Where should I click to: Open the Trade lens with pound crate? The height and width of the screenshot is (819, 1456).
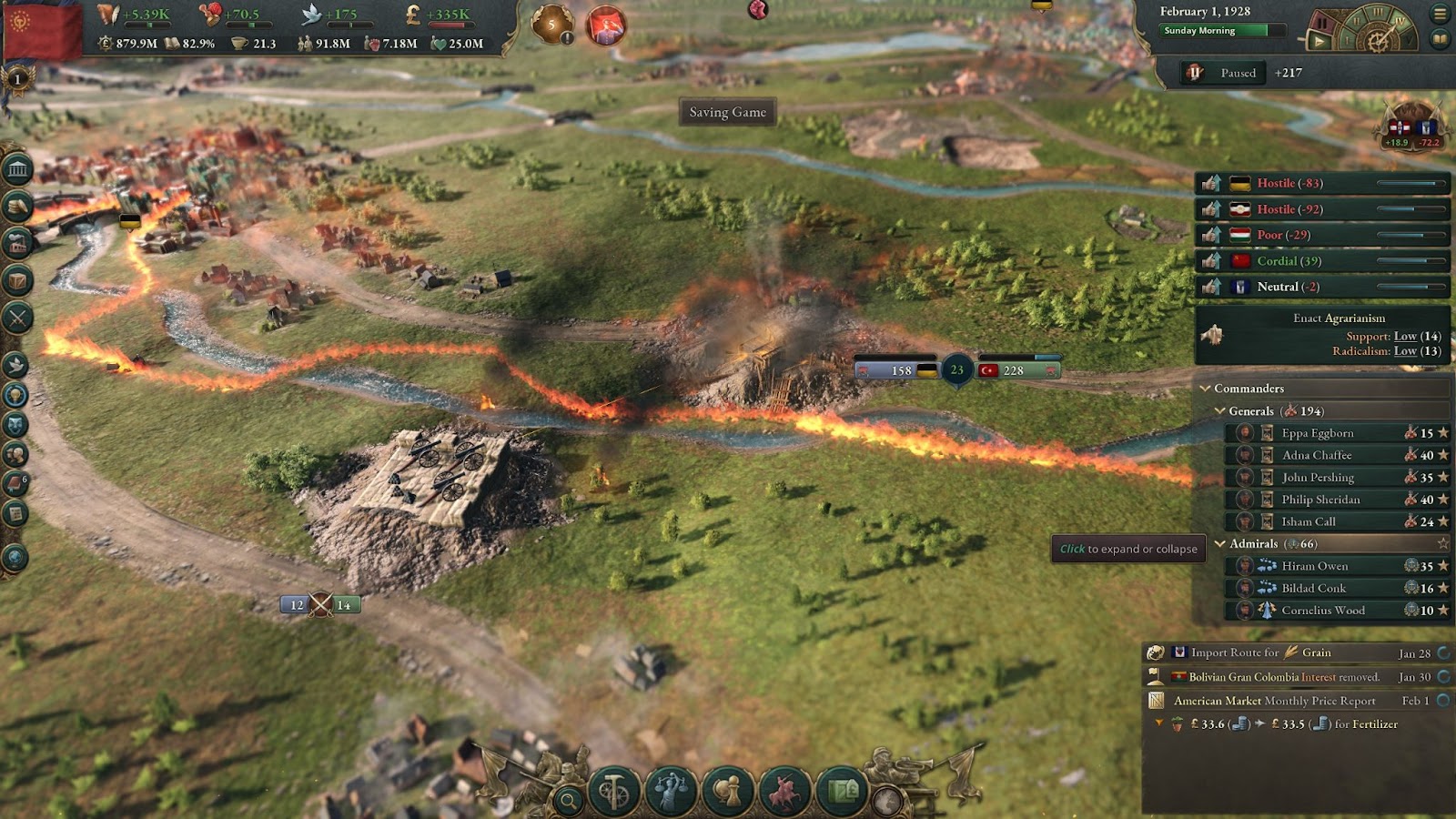tap(842, 791)
